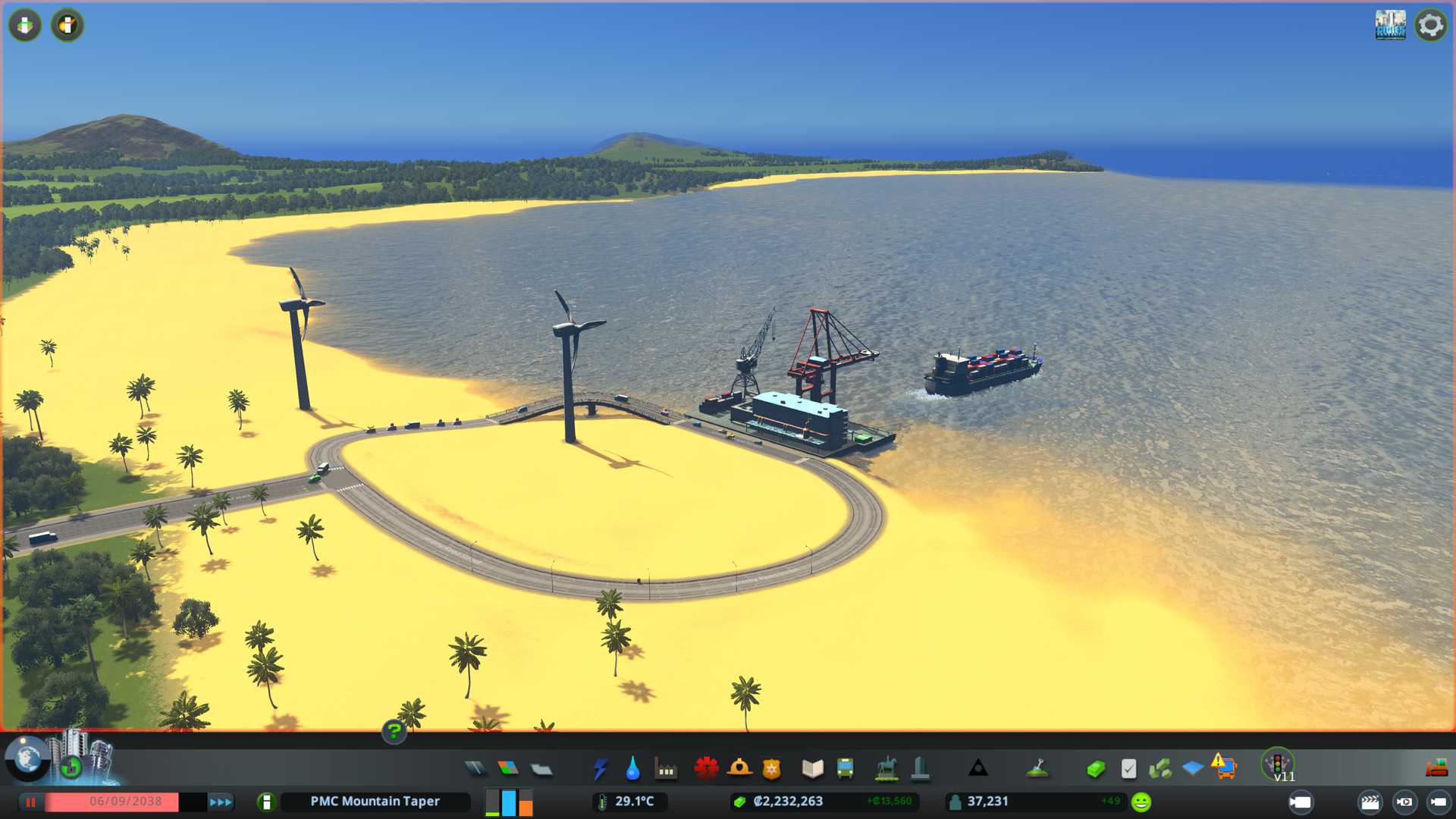Open the education book menu
The height and width of the screenshot is (819, 1456).
[812, 769]
